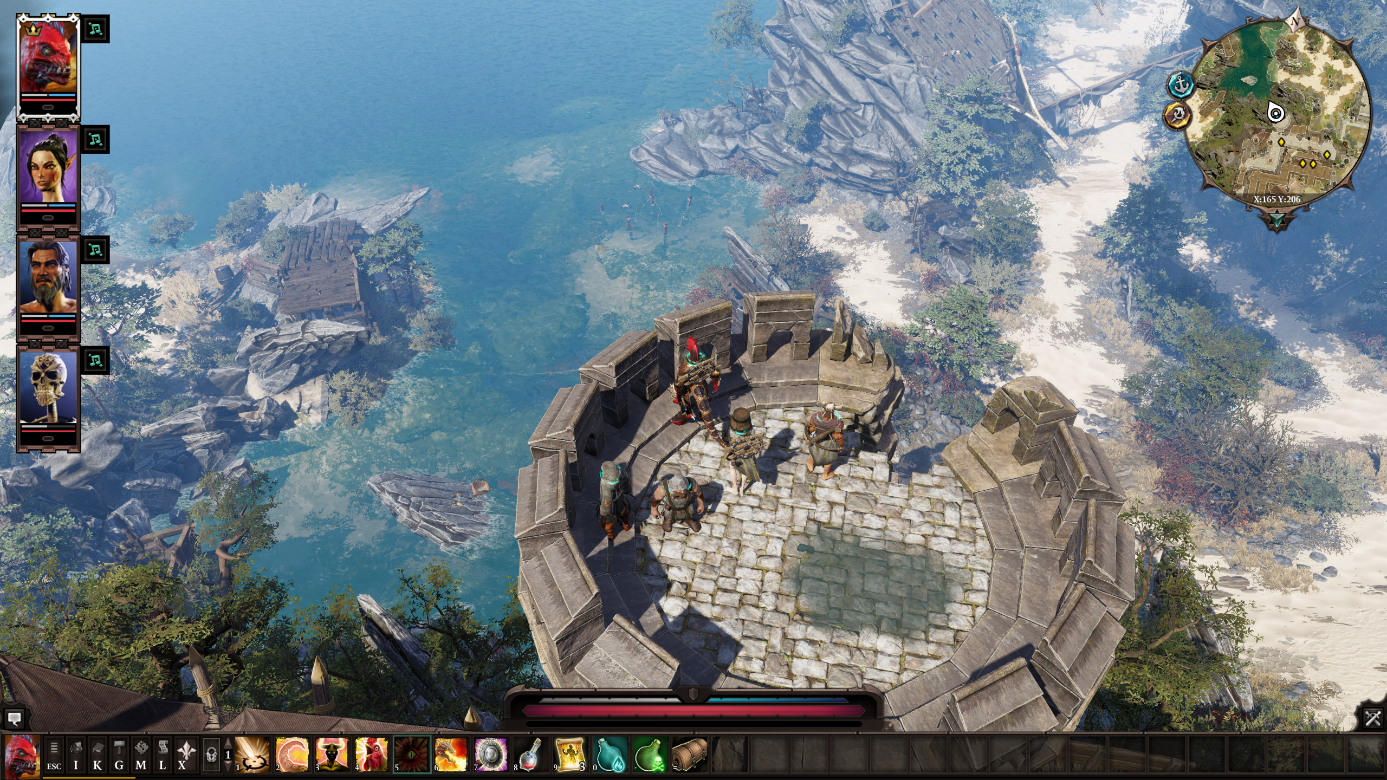Open the ESC game menu button

pyautogui.click(x=54, y=753)
